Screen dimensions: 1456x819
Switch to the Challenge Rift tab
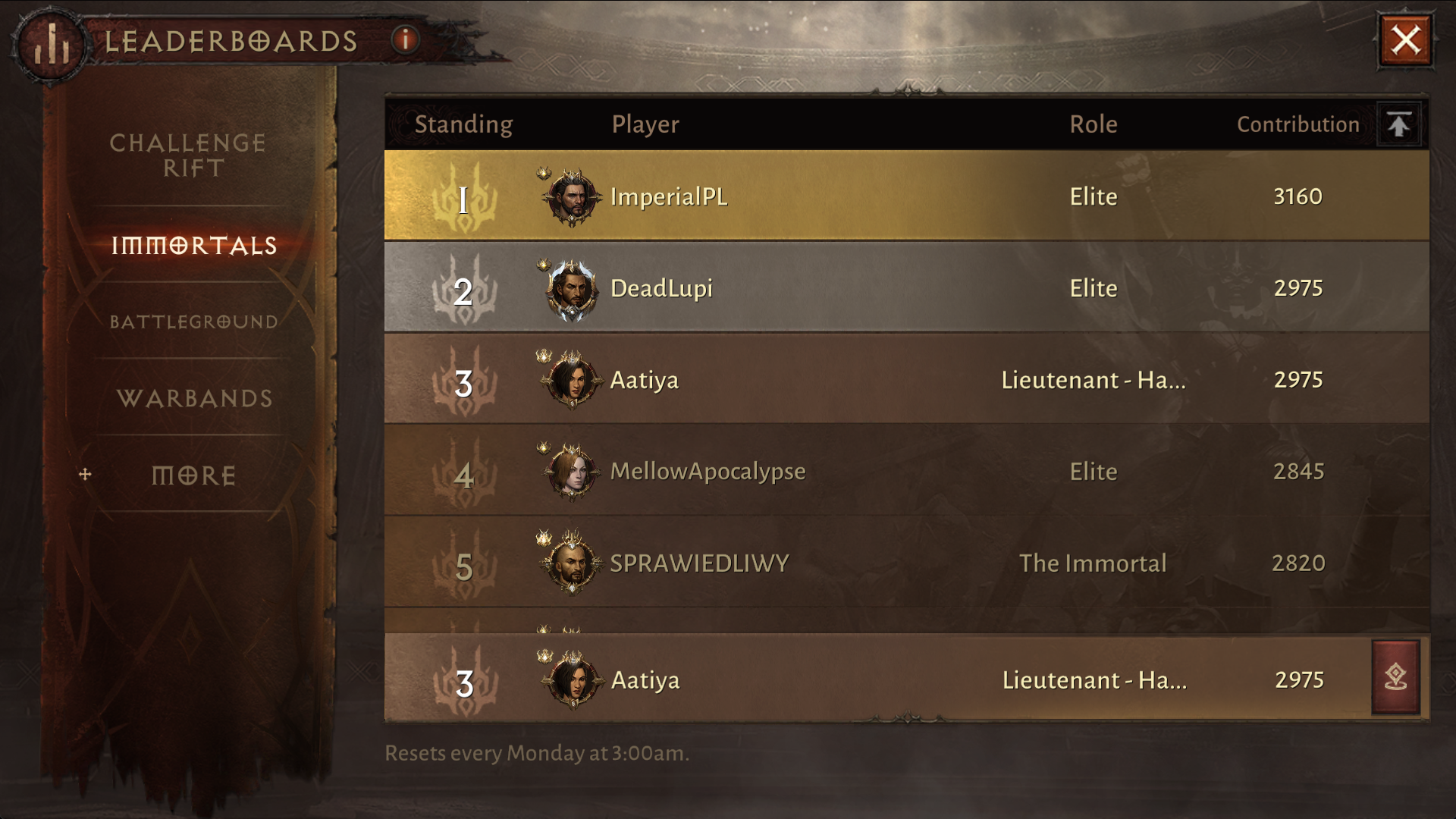189,155
